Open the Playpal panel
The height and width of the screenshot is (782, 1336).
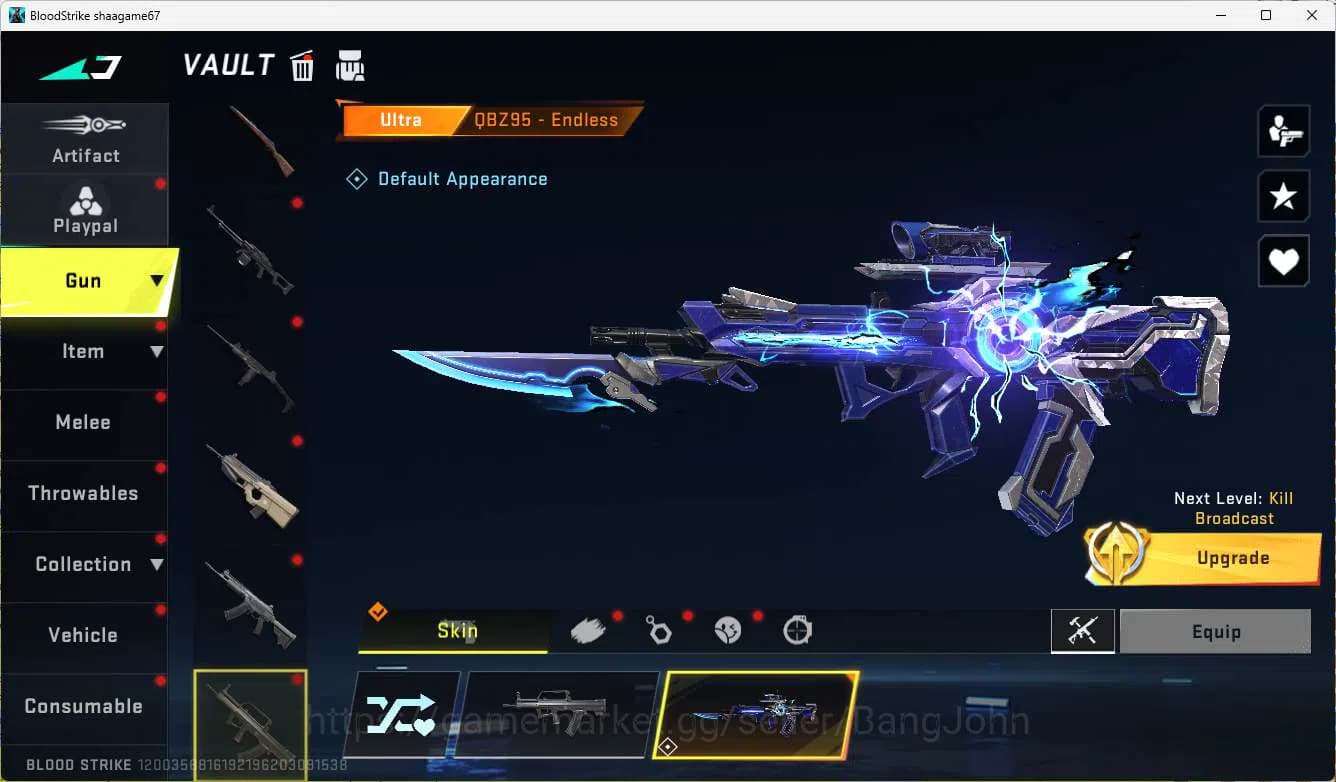tap(85, 211)
